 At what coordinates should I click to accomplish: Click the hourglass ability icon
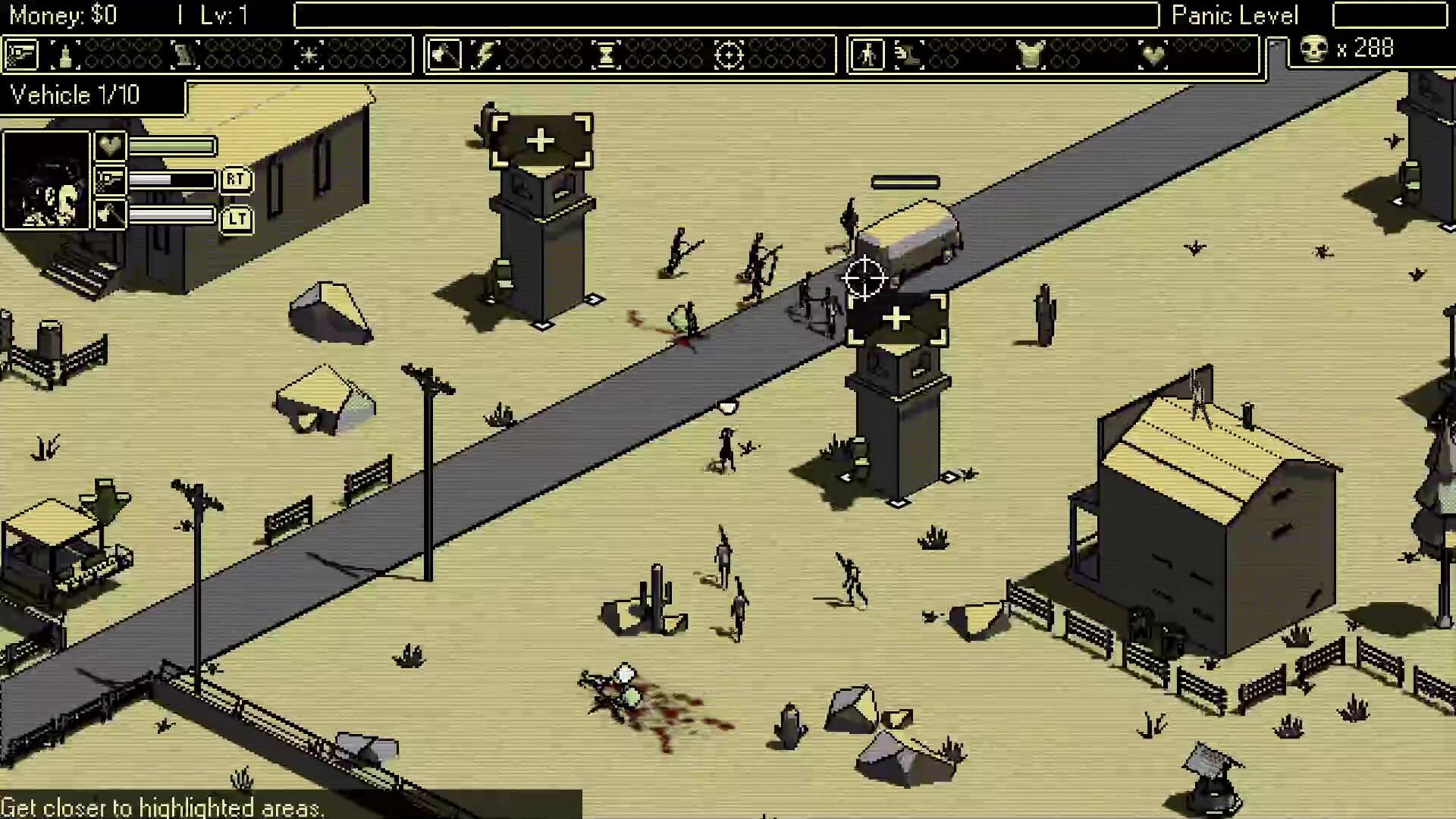coord(605,53)
